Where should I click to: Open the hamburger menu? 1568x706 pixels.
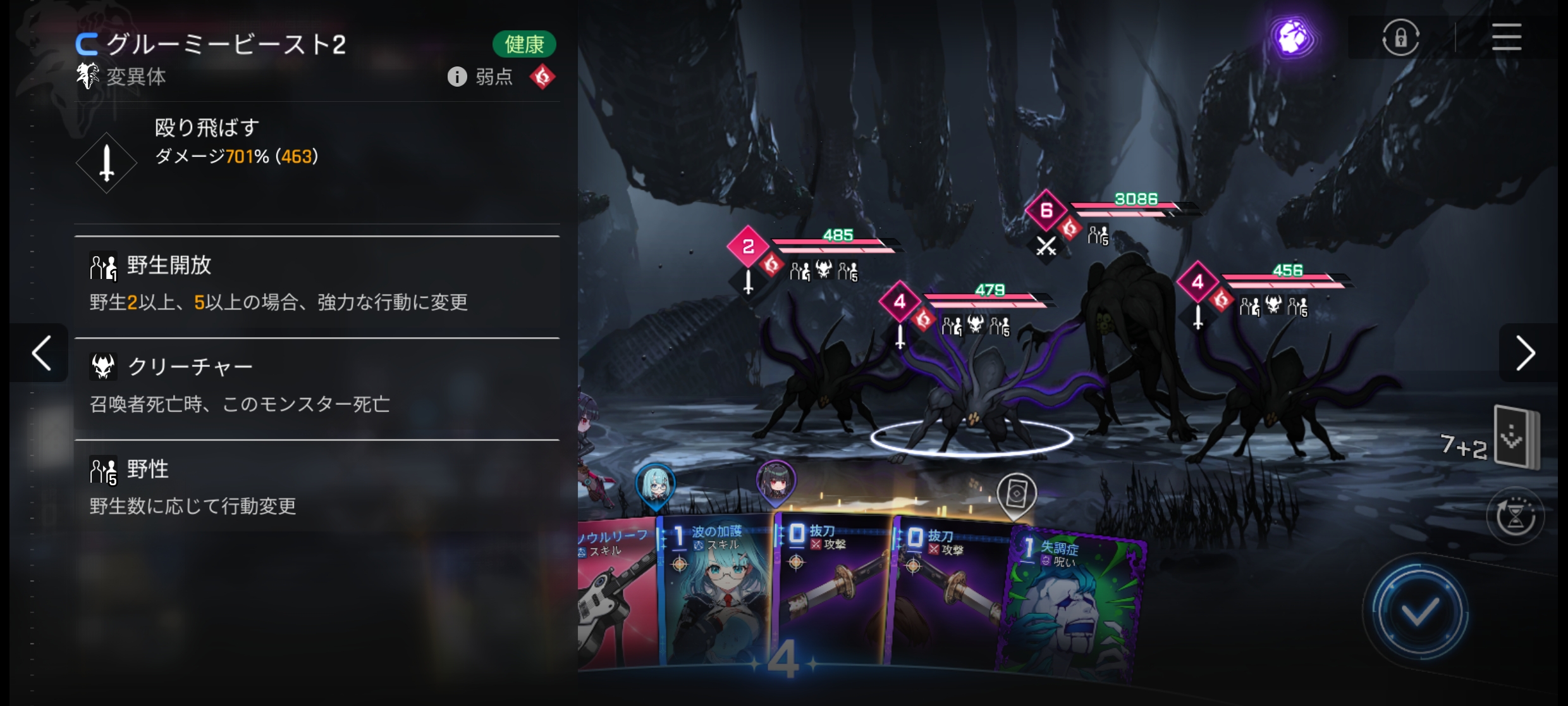(1506, 37)
